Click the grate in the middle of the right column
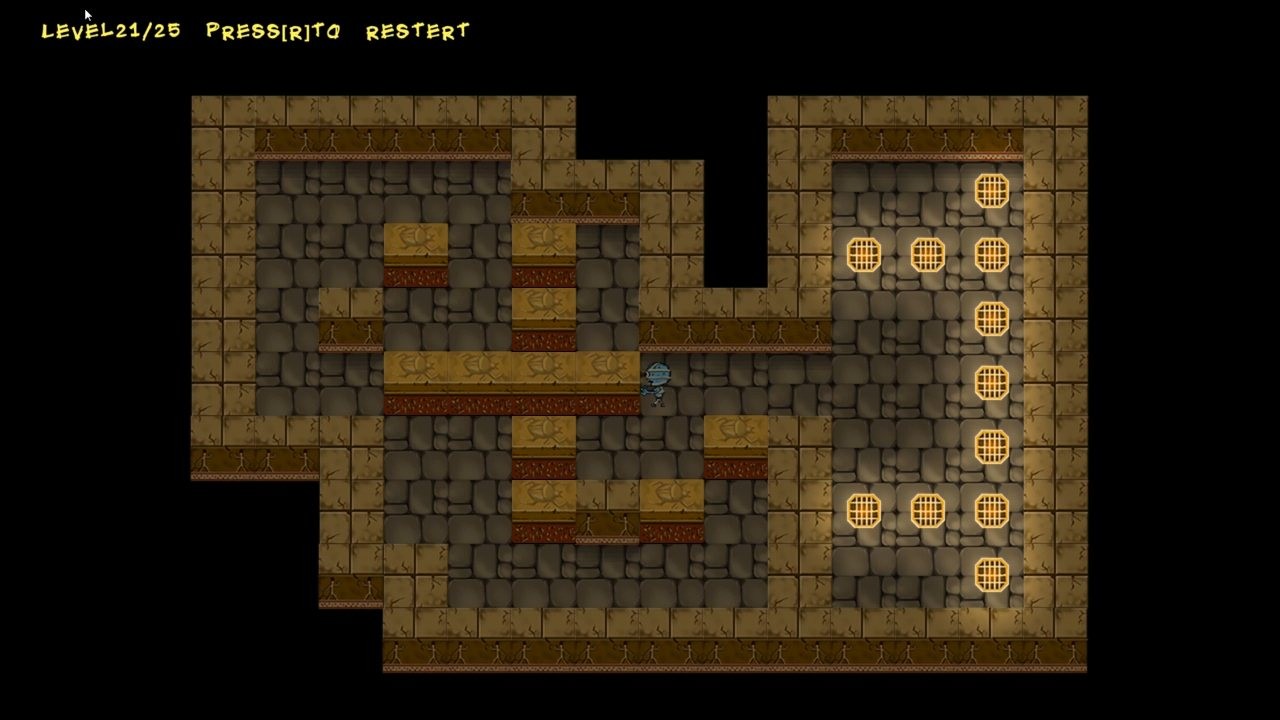This screenshot has width=1280, height=720. pyautogui.click(x=990, y=380)
